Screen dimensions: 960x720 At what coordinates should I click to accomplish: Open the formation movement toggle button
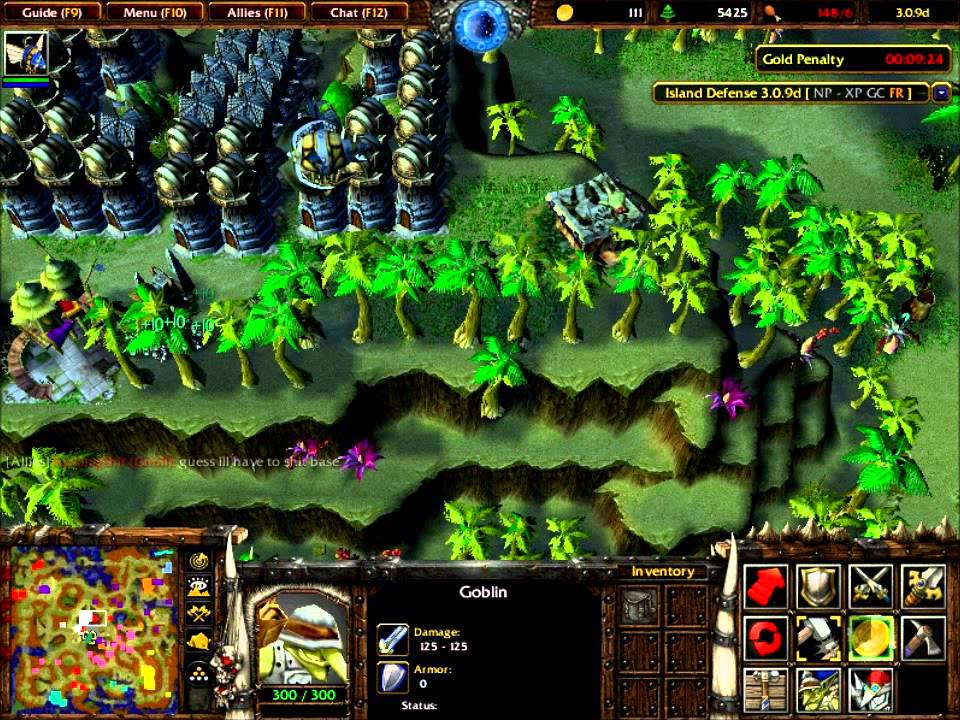198,672
